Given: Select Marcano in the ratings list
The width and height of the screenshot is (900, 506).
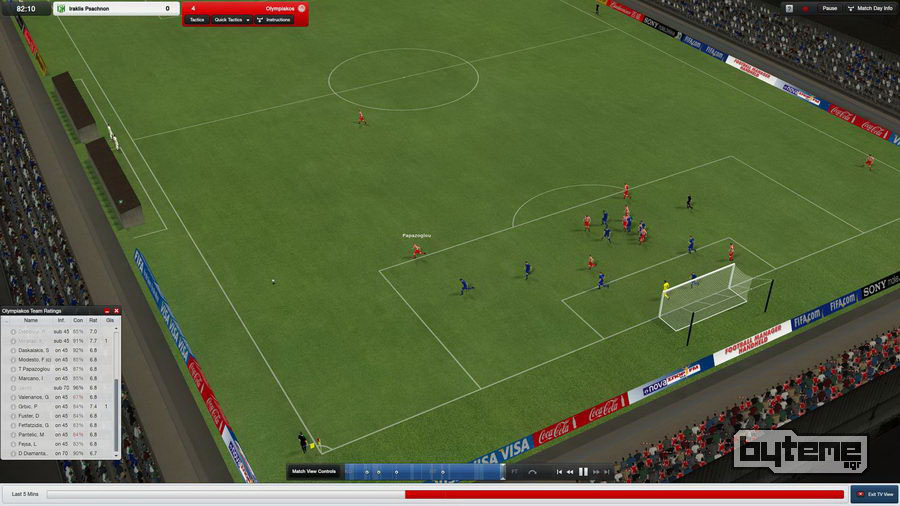Looking at the screenshot, I should click(31, 378).
